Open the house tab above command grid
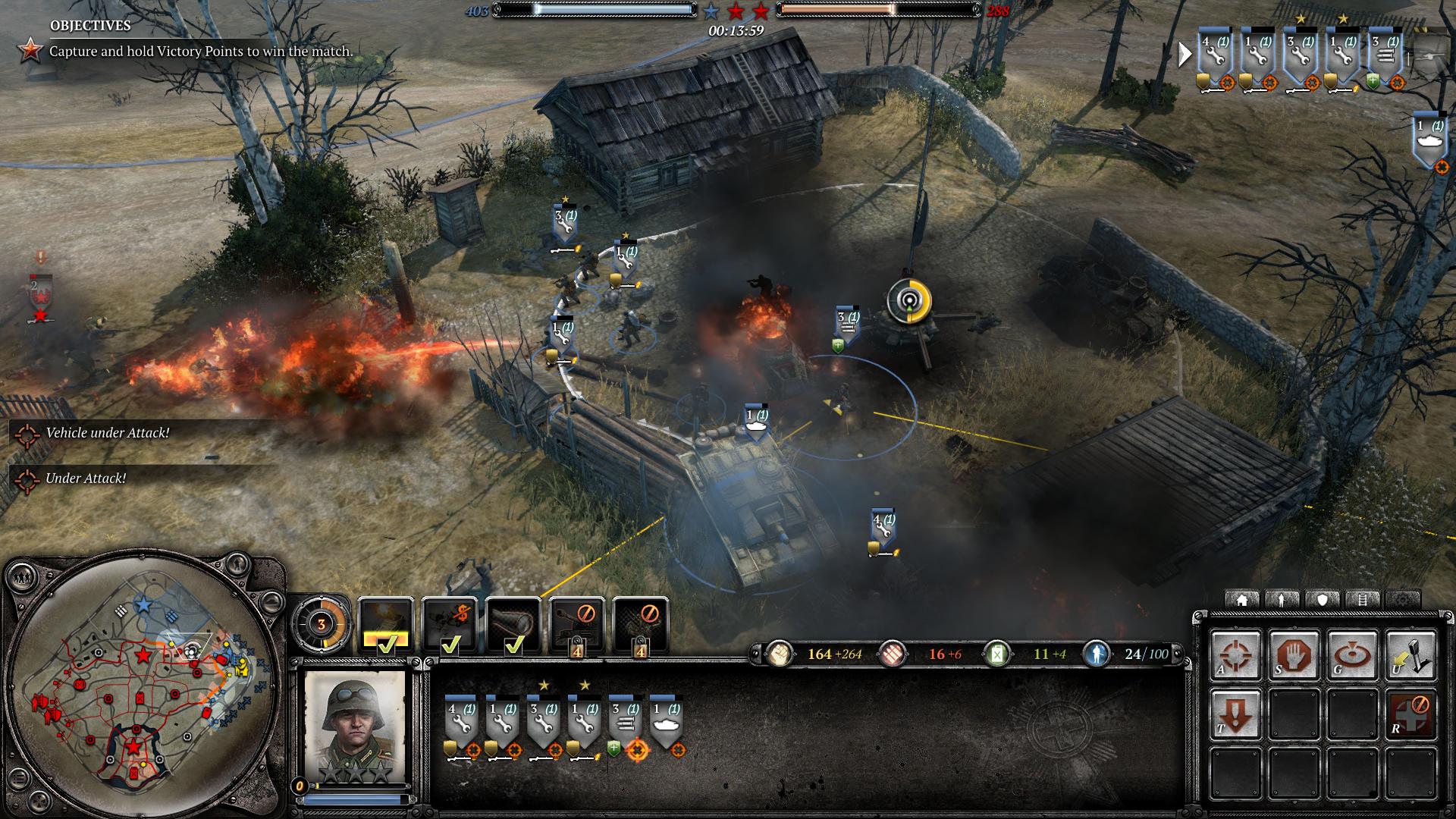 tap(1242, 600)
